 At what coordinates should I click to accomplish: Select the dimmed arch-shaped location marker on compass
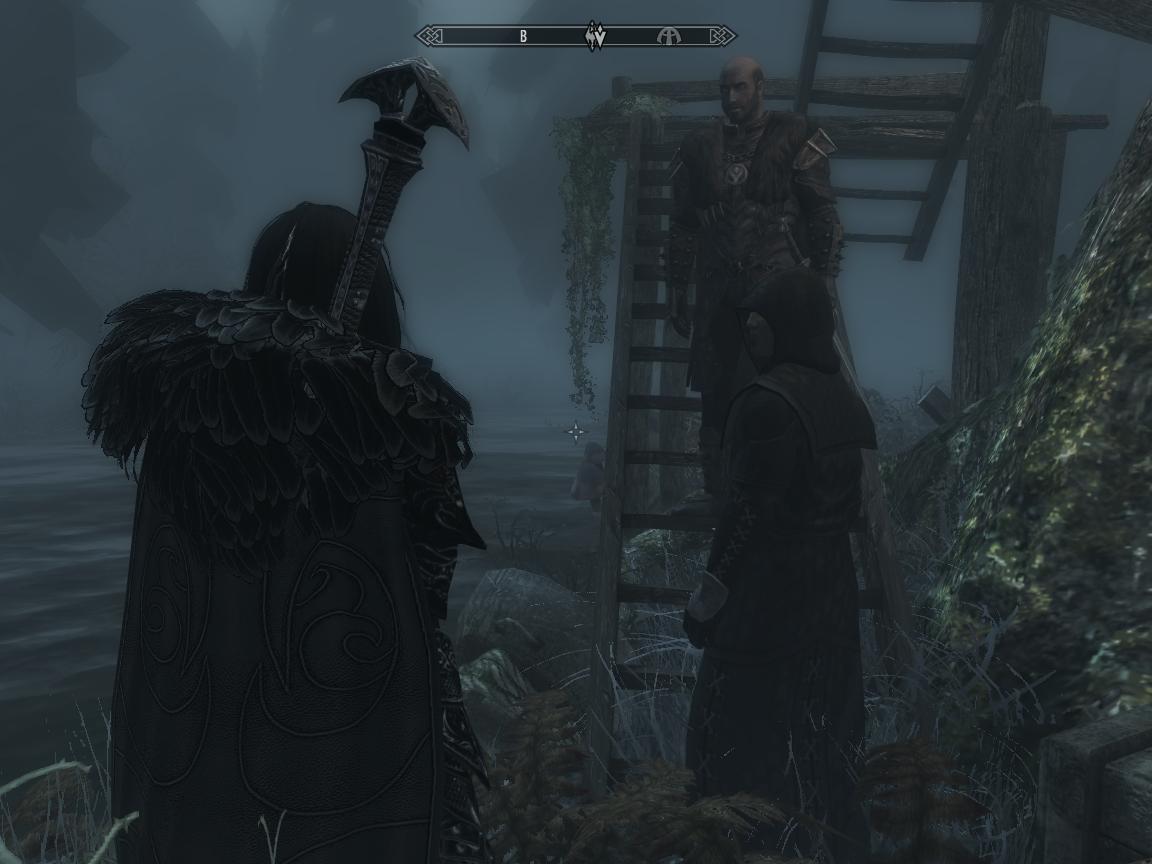click(667, 37)
